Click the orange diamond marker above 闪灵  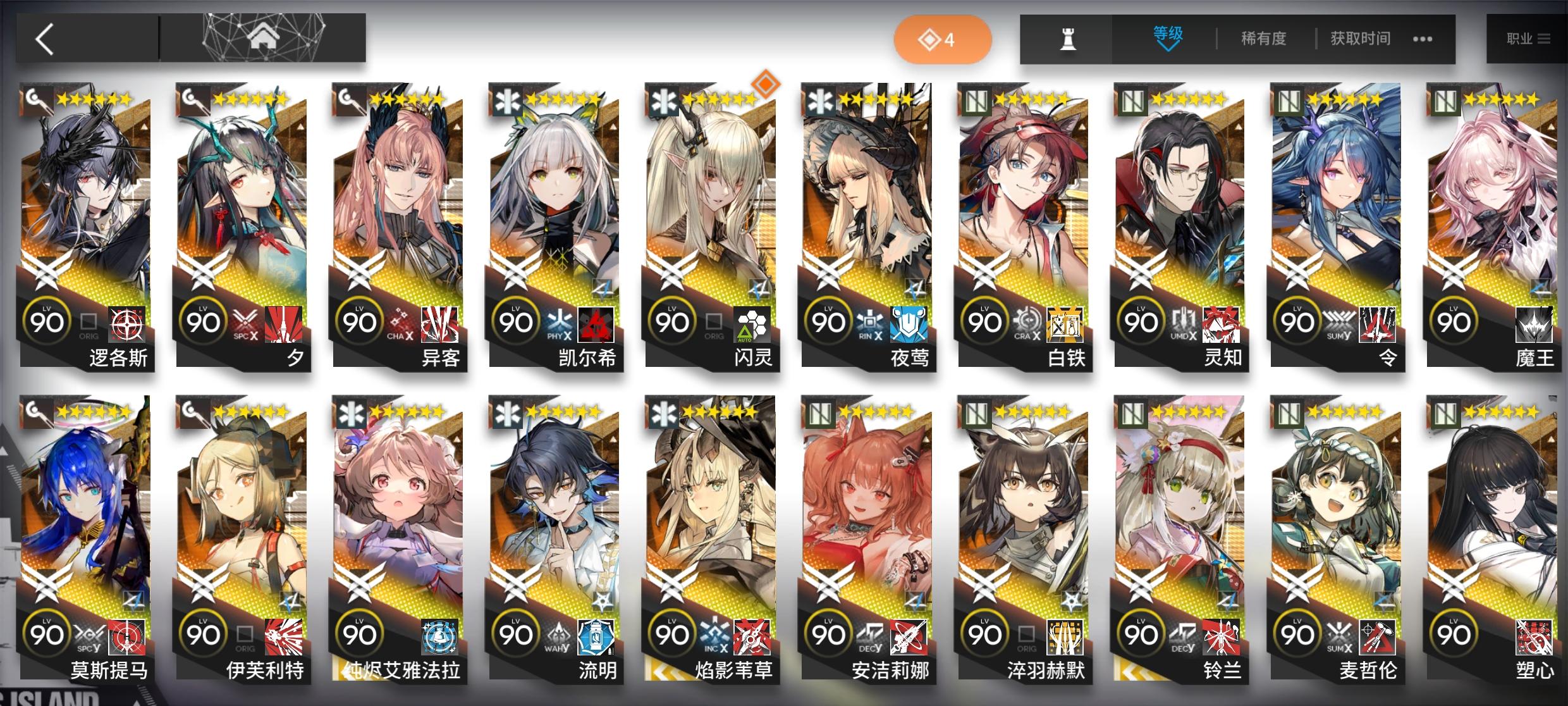pos(766,84)
